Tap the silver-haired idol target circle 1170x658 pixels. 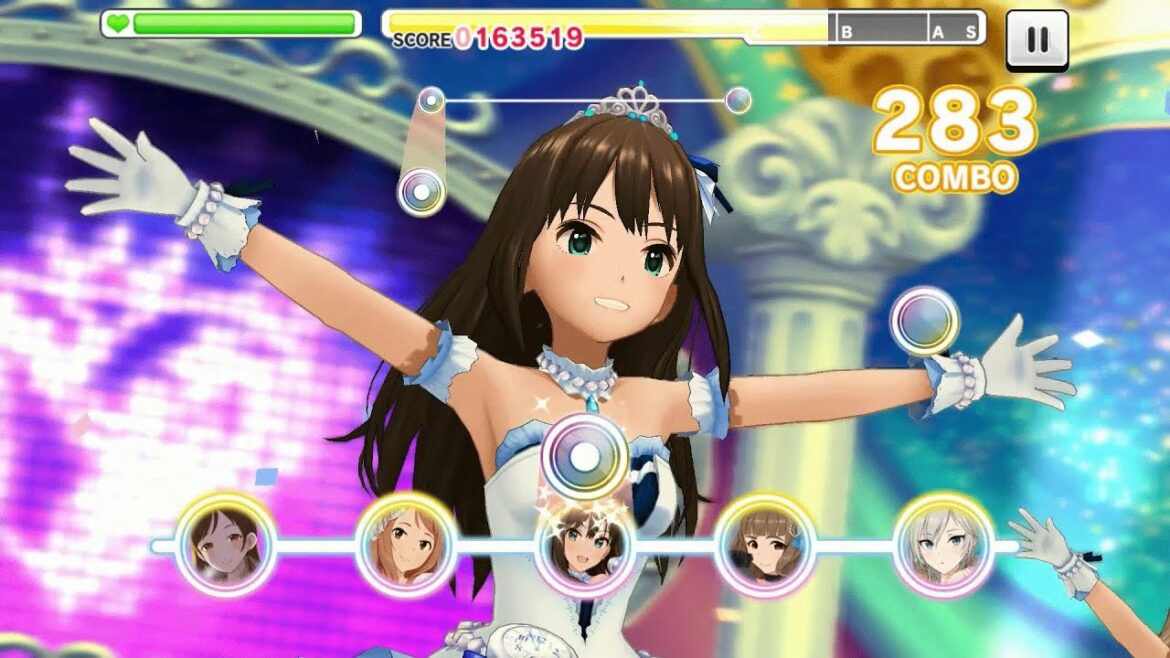point(943,545)
